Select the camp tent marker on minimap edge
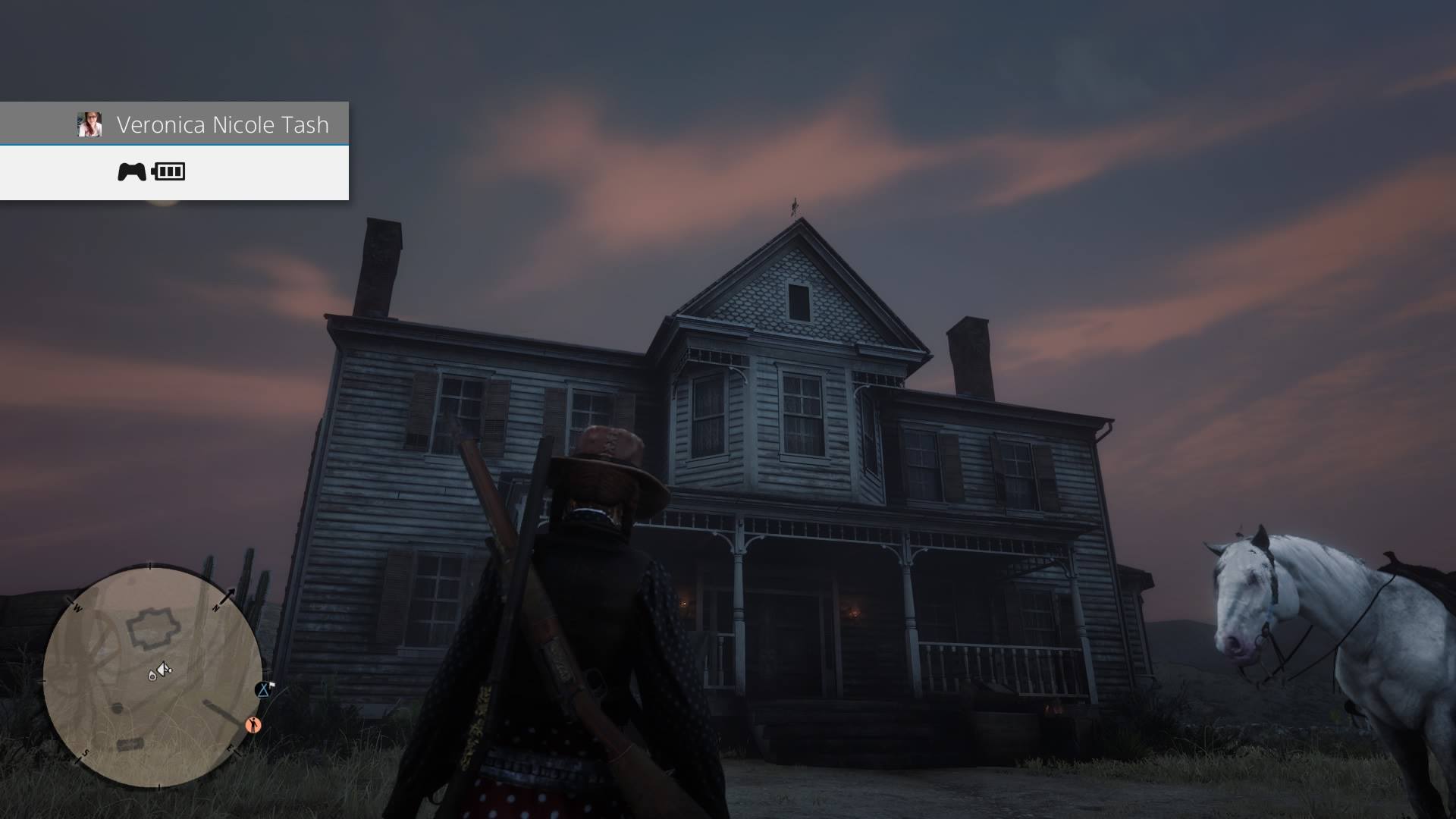 coord(264,689)
